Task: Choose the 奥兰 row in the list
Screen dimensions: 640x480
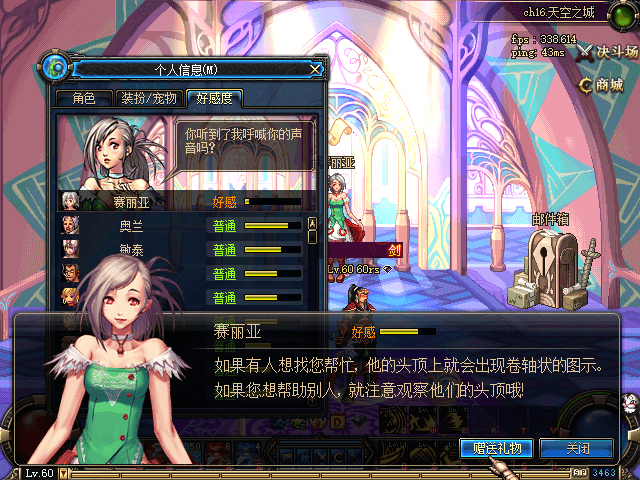Action: (132, 226)
